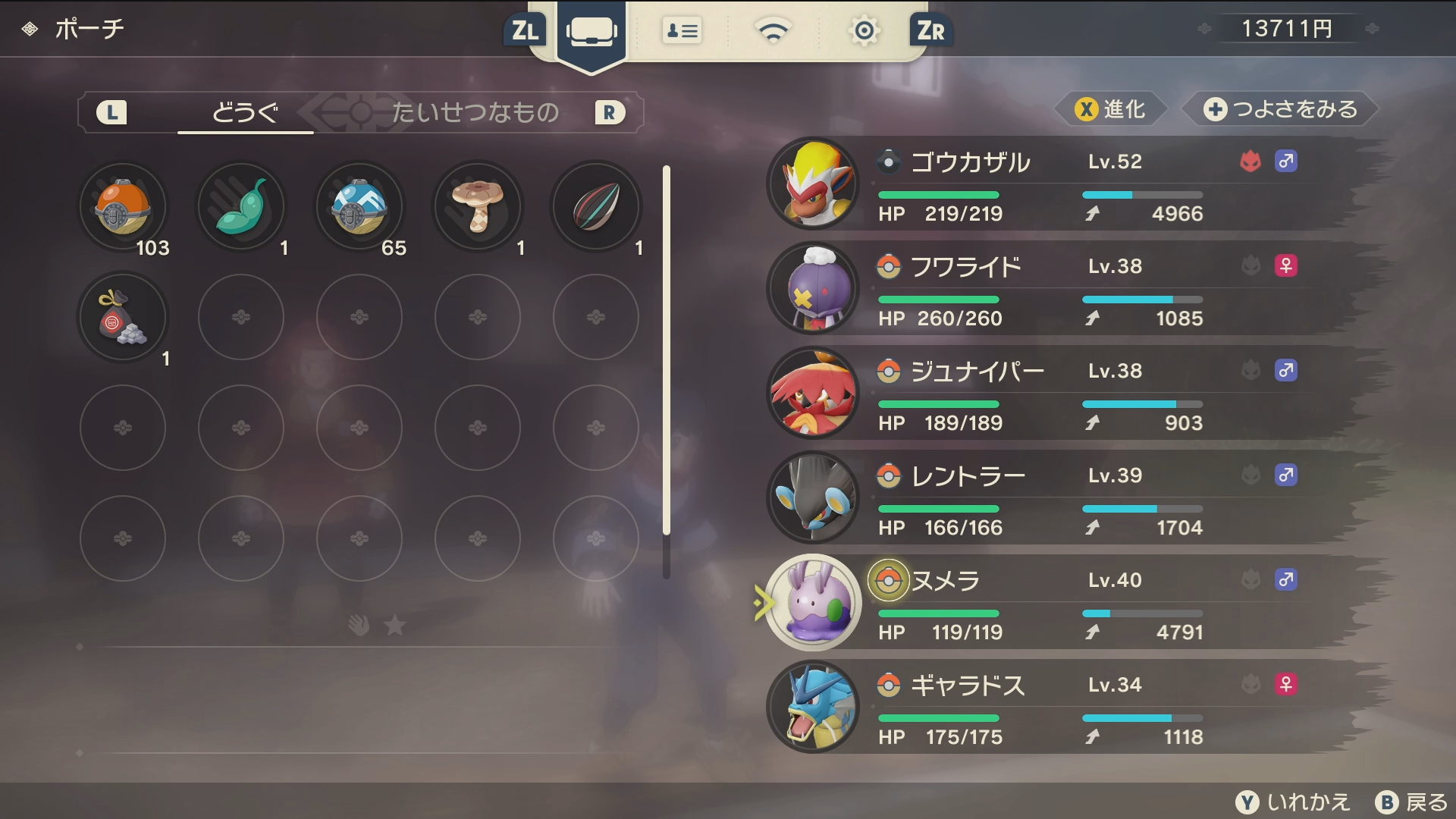The image size is (1456, 819).
Task: Select the red pouch with silver nuggets
Action: tap(123, 318)
